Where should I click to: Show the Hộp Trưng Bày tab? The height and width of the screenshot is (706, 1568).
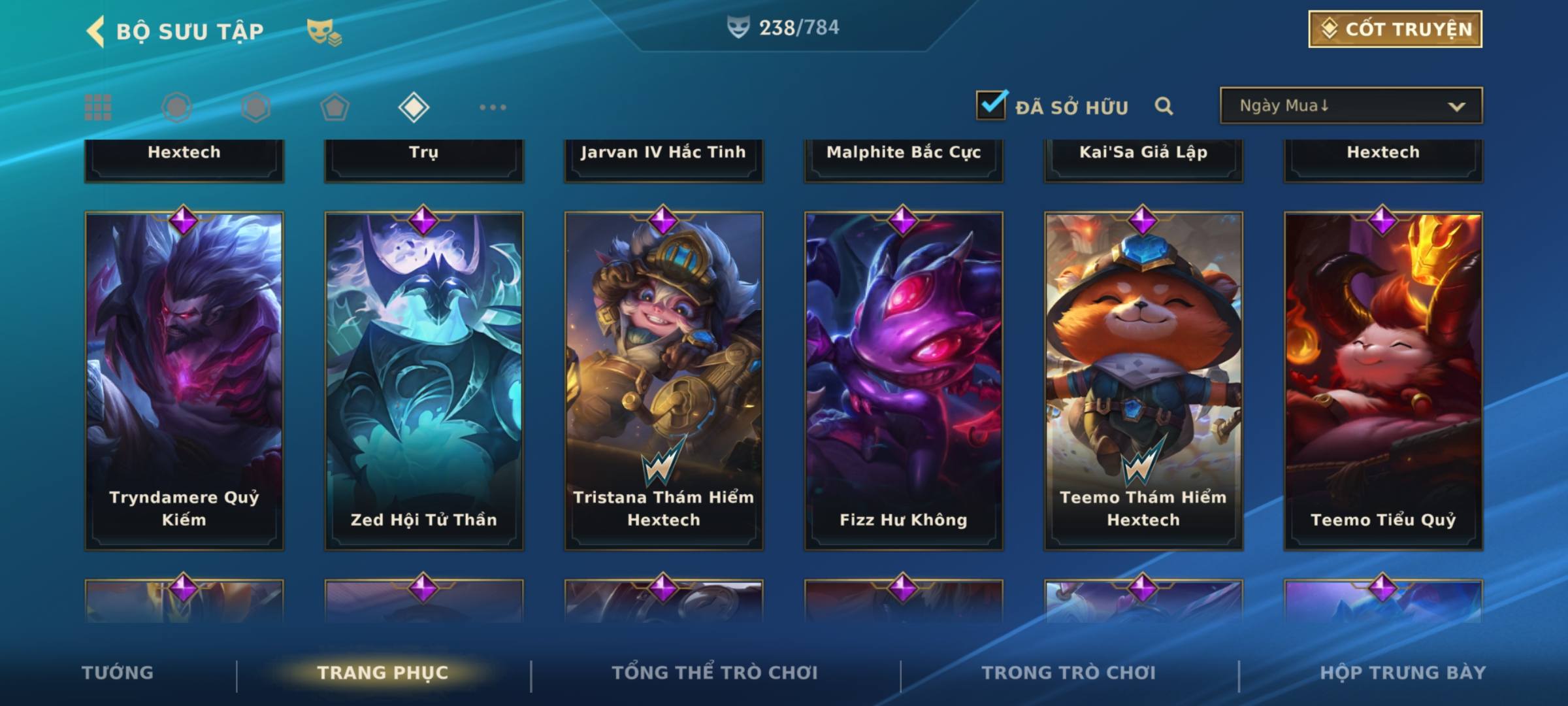pyautogui.click(x=1403, y=673)
